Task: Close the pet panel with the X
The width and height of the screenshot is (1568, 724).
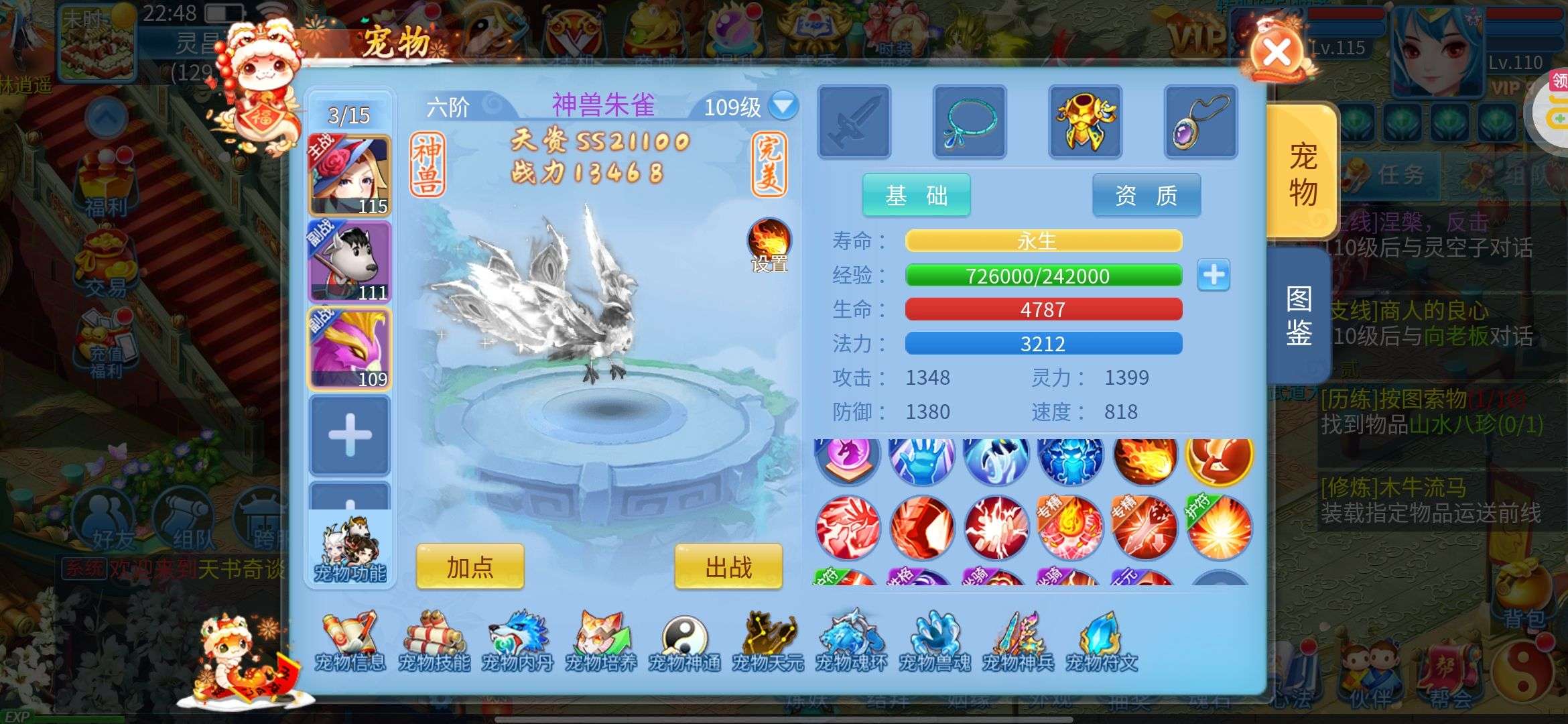Action: pos(1277,53)
